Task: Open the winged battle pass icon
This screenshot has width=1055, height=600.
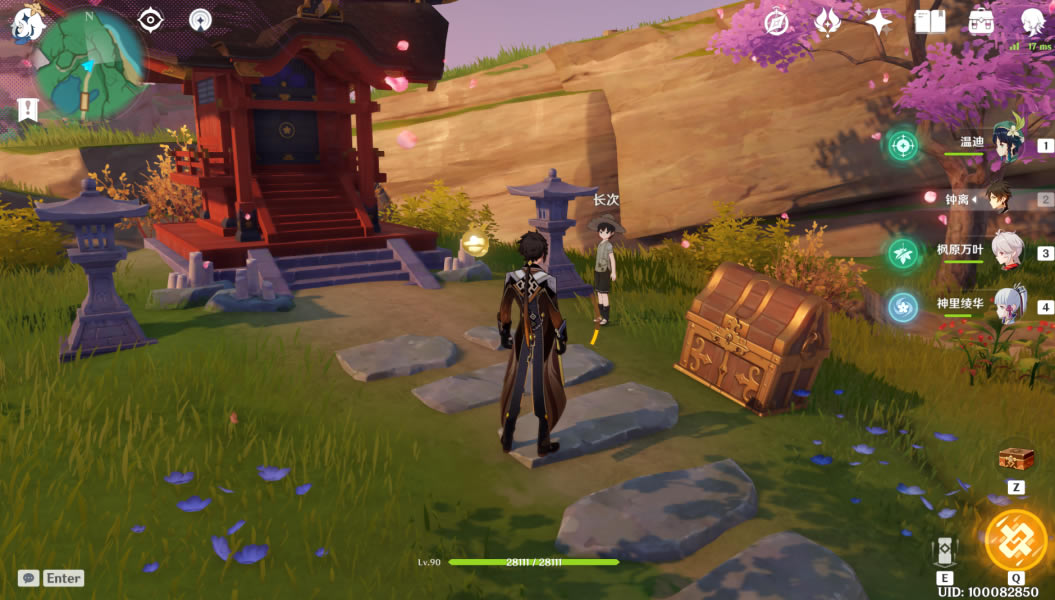Action: click(828, 22)
